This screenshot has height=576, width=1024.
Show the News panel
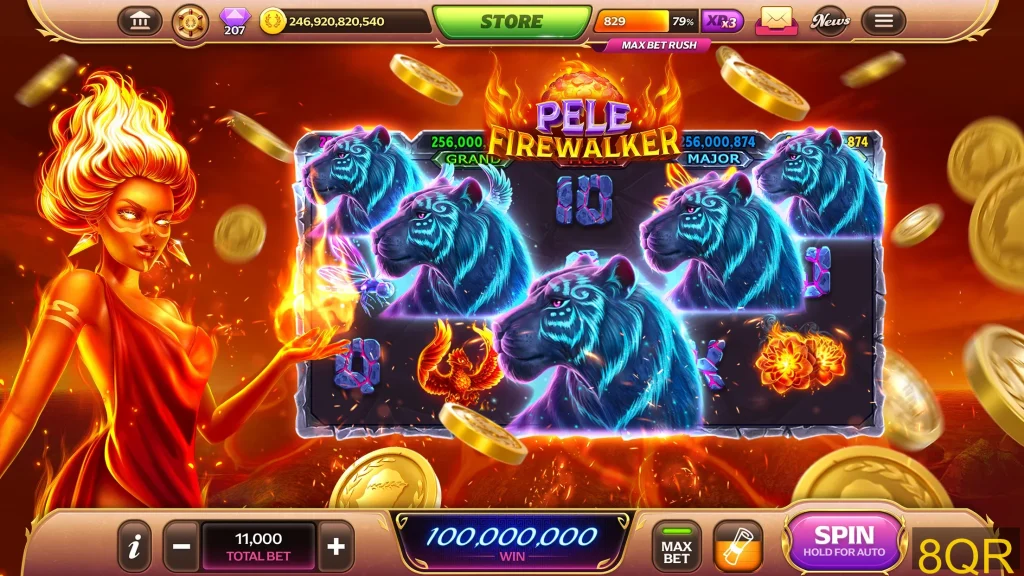[830, 21]
